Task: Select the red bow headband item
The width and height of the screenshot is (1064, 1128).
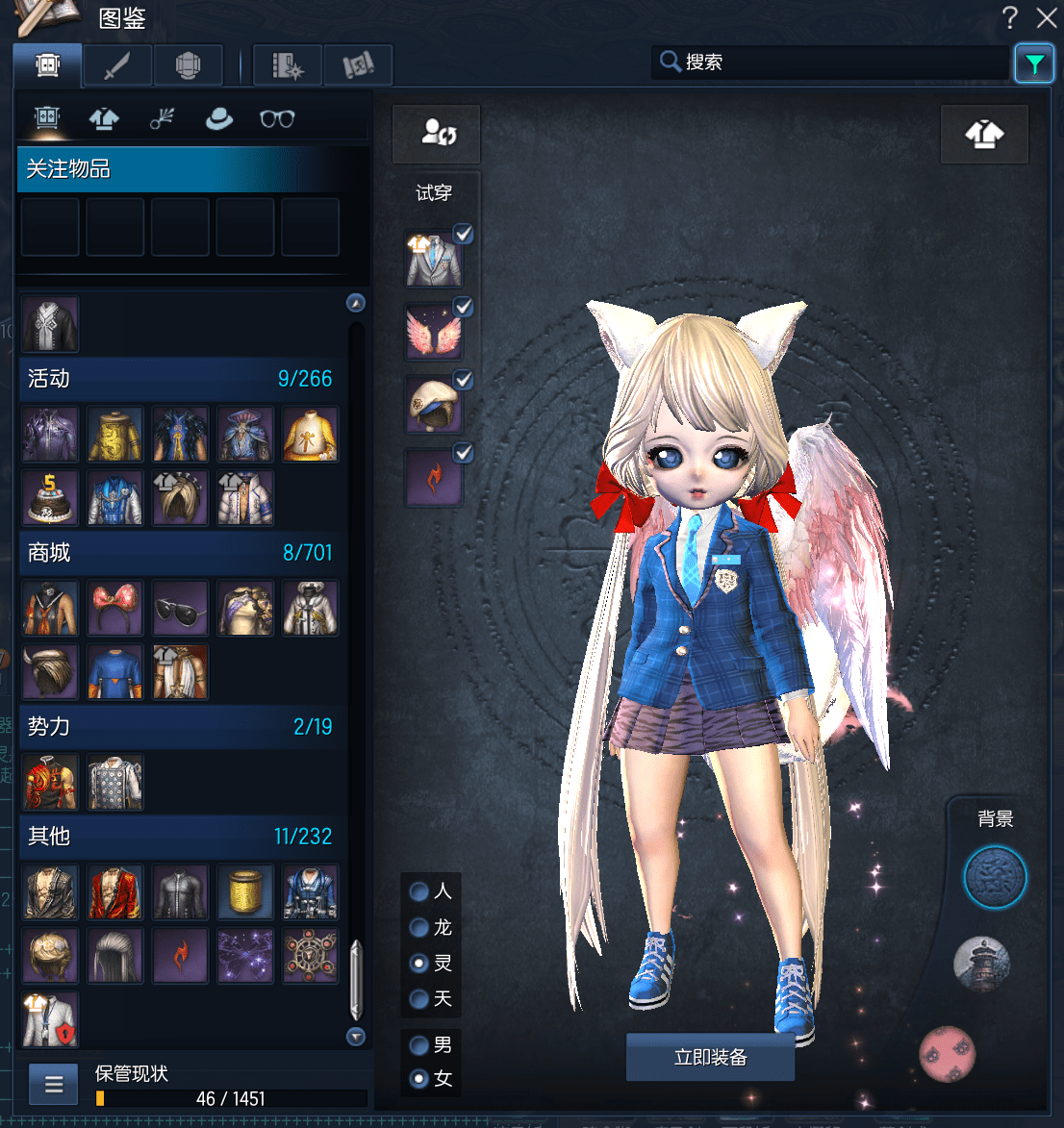Action: (x=115, y=608)
